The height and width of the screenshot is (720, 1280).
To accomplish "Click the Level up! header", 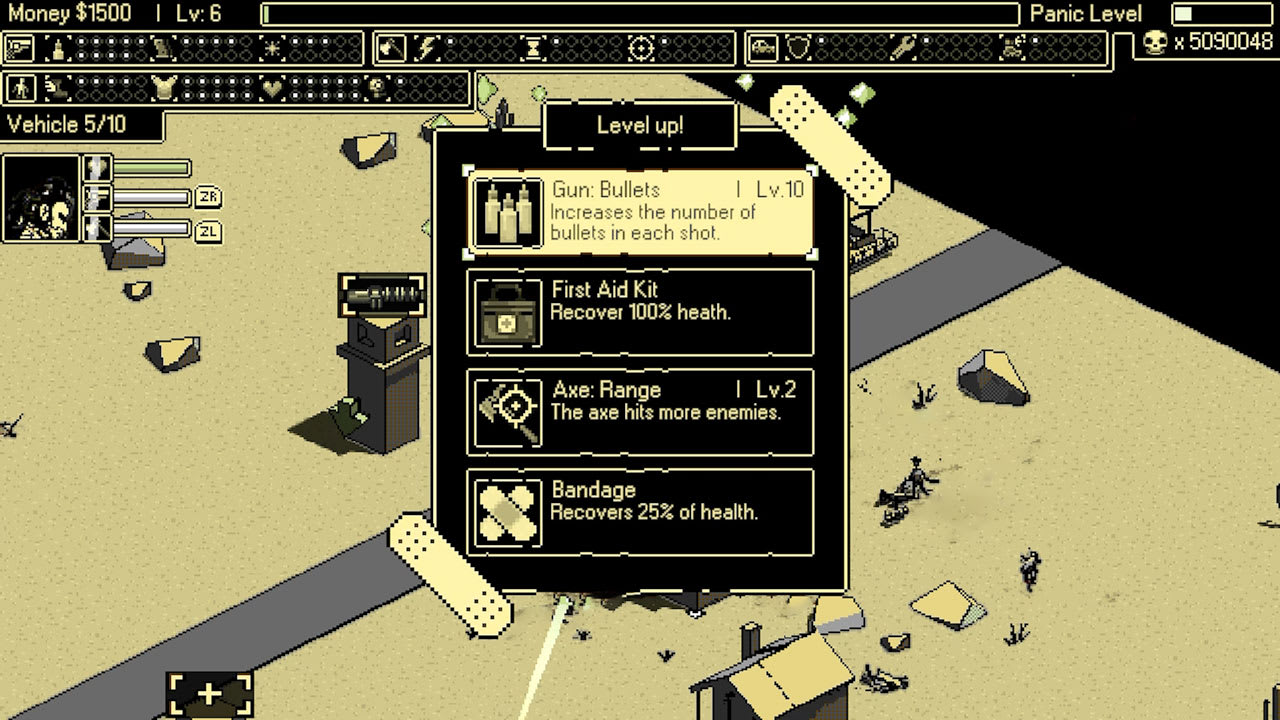I will [x=640, y=124].
